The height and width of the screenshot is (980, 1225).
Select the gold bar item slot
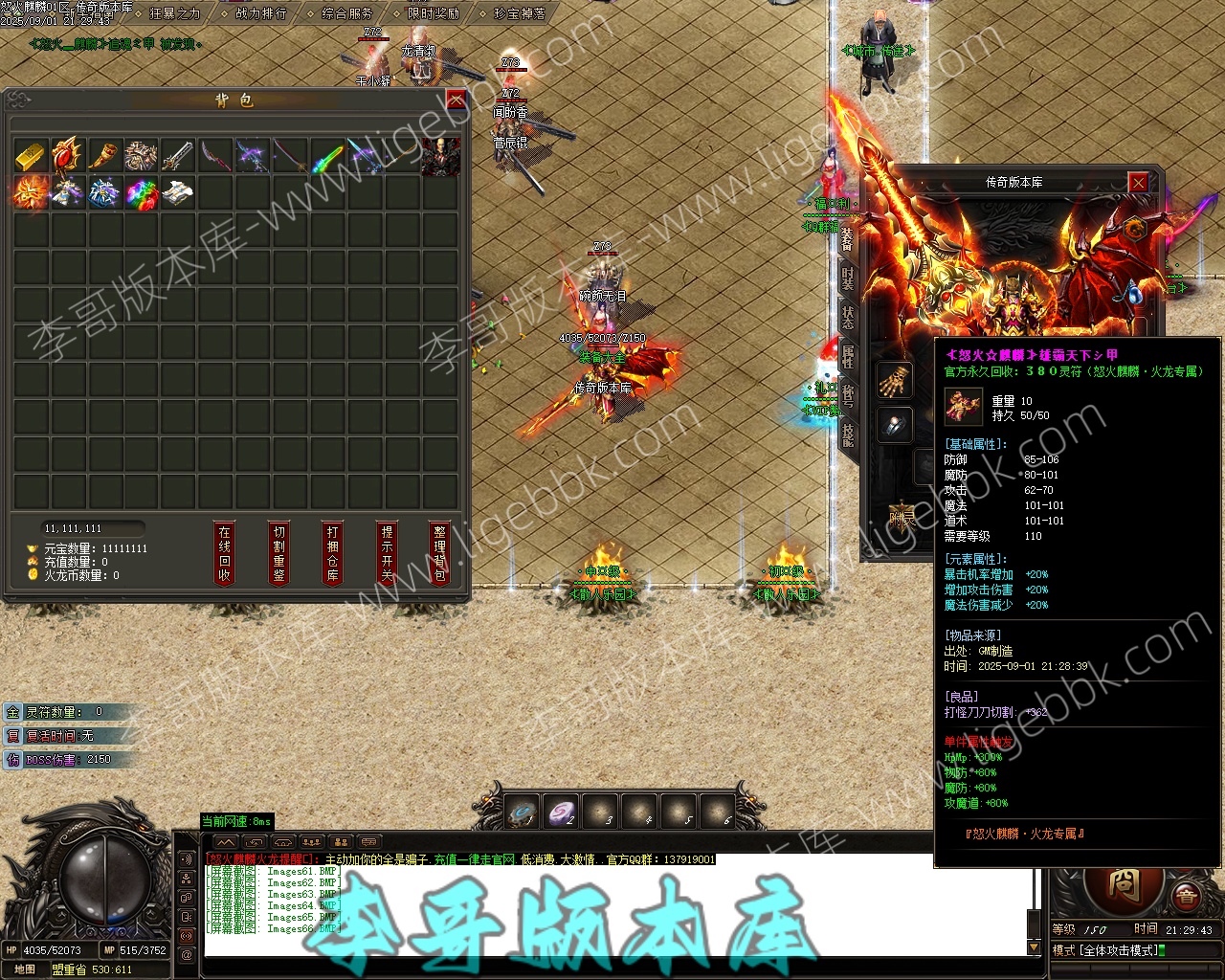31,156
